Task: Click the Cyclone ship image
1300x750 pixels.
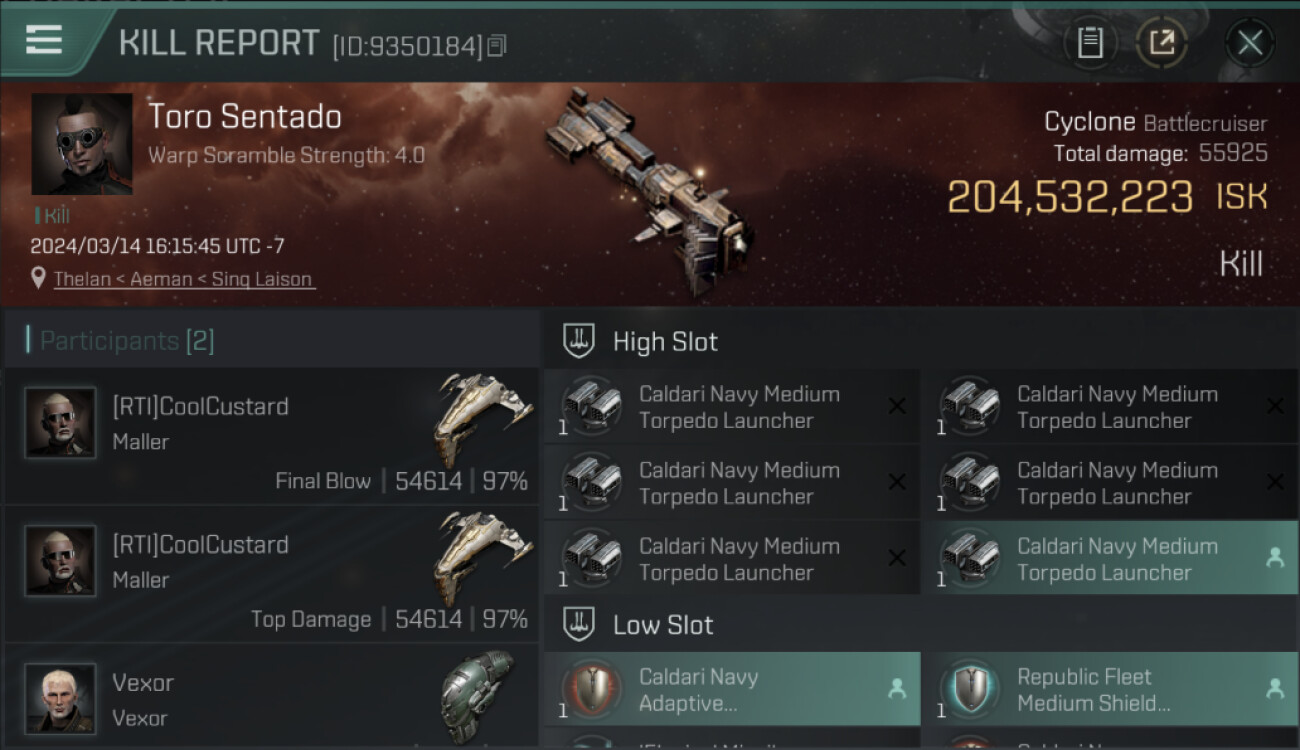Action: [x=650, y=190]
